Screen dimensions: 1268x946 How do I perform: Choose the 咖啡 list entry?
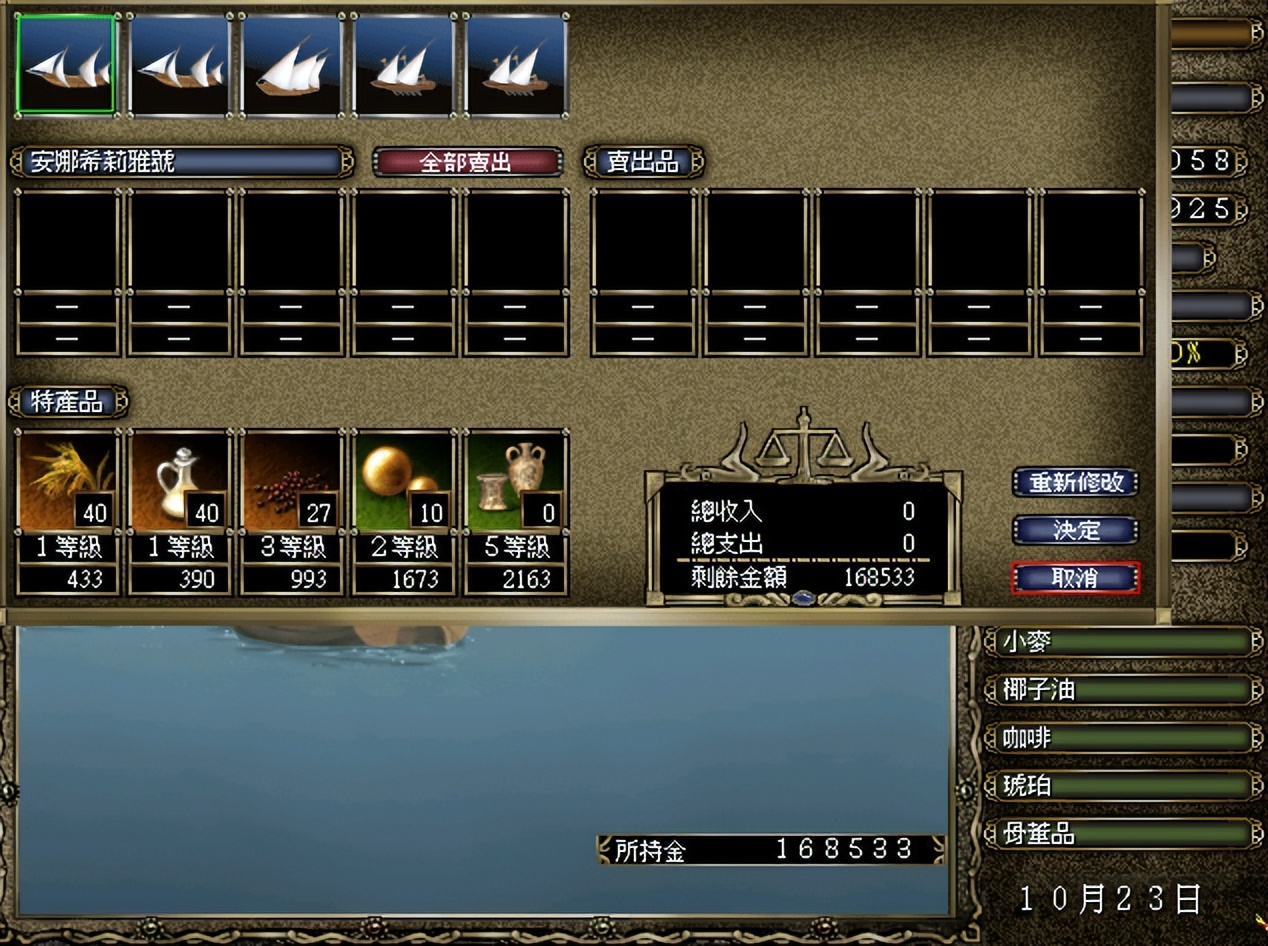point(1122,738)
